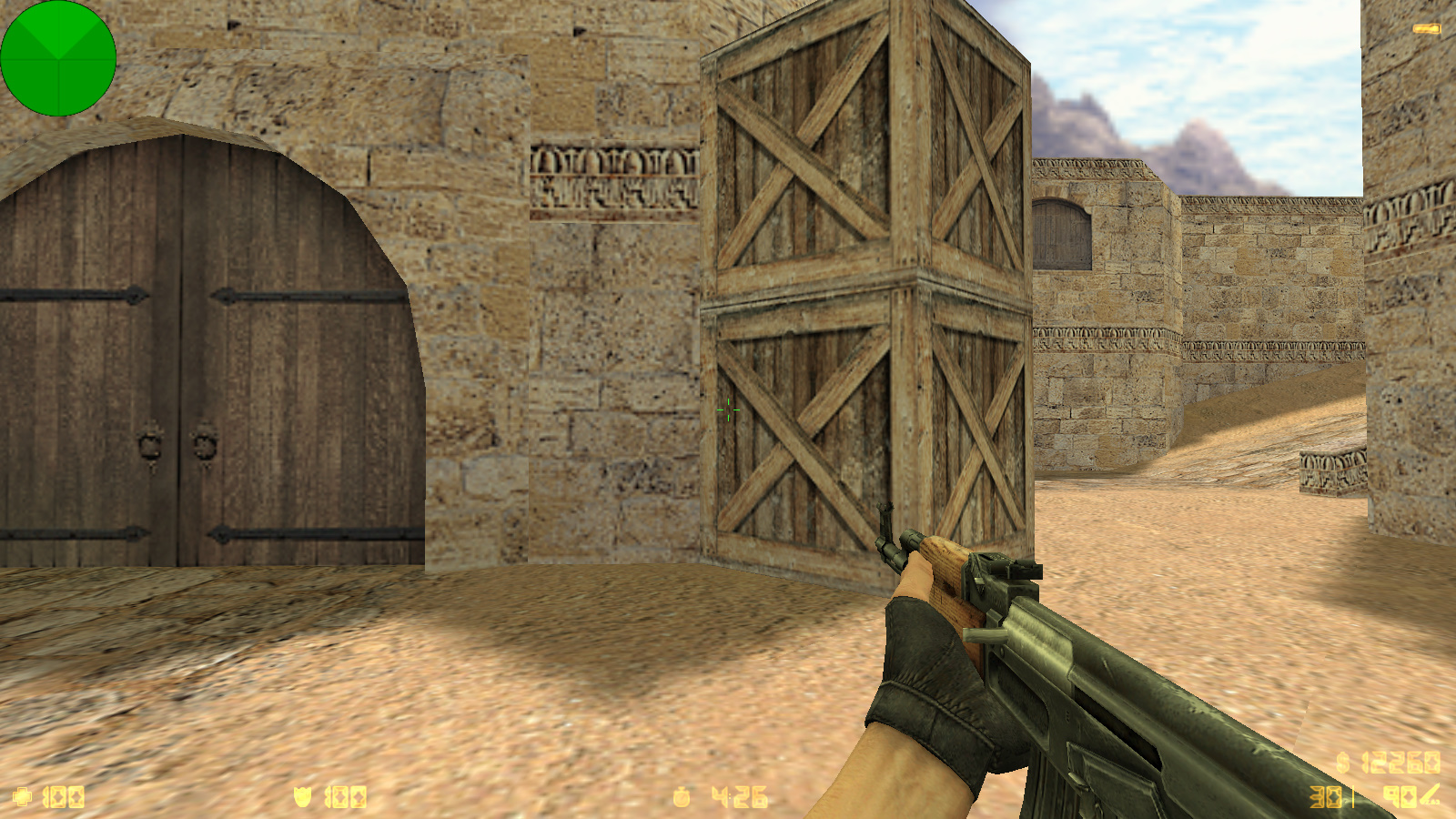The height and width of the screenshot is (819, 1456).
Task: Click the left door handle ring
Action: [x=148, y=446]
